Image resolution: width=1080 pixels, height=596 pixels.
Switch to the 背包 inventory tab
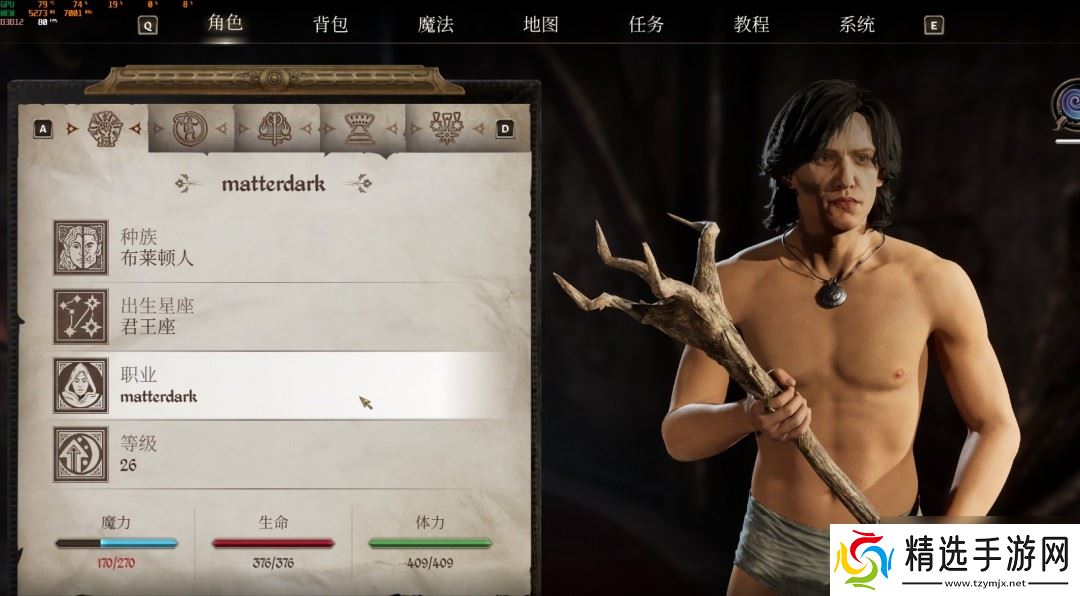[x=330, y=25]
